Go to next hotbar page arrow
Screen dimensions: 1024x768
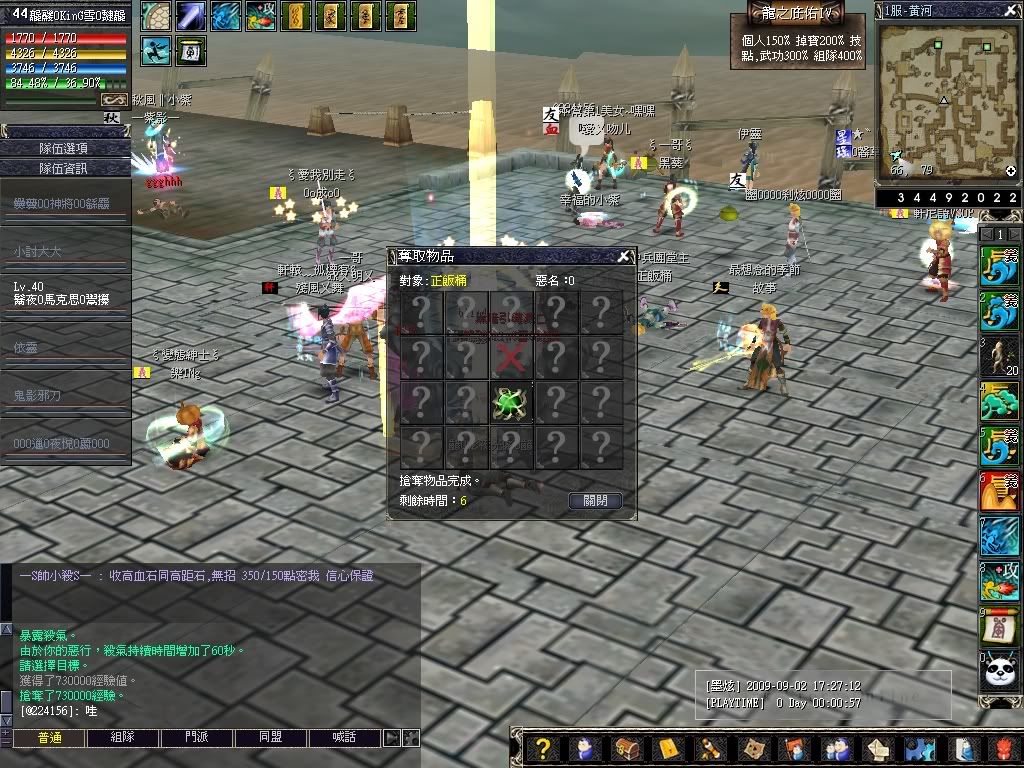(x=1014, y=233)
